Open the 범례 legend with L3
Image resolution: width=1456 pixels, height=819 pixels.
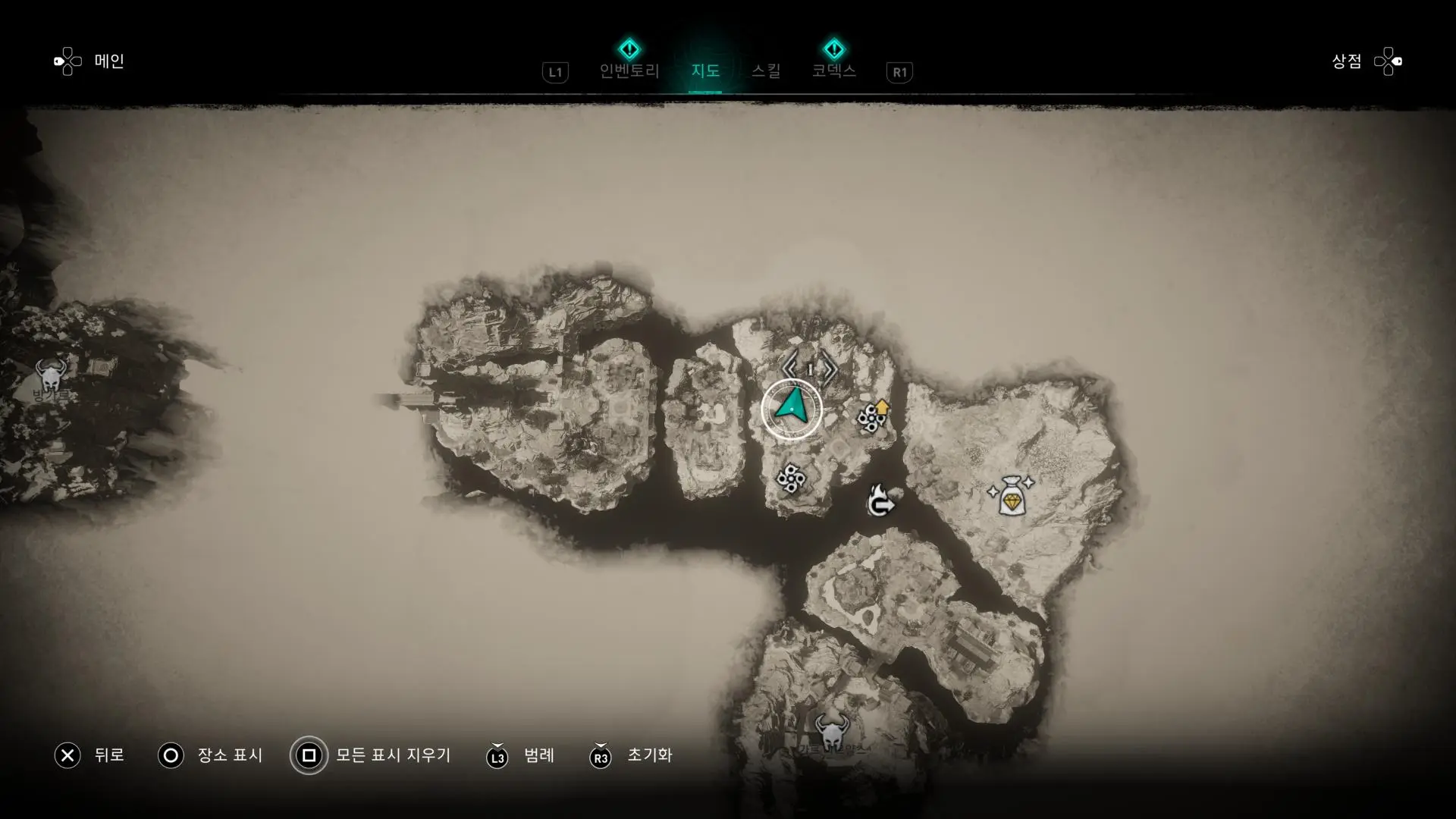[x=497, y=756]
